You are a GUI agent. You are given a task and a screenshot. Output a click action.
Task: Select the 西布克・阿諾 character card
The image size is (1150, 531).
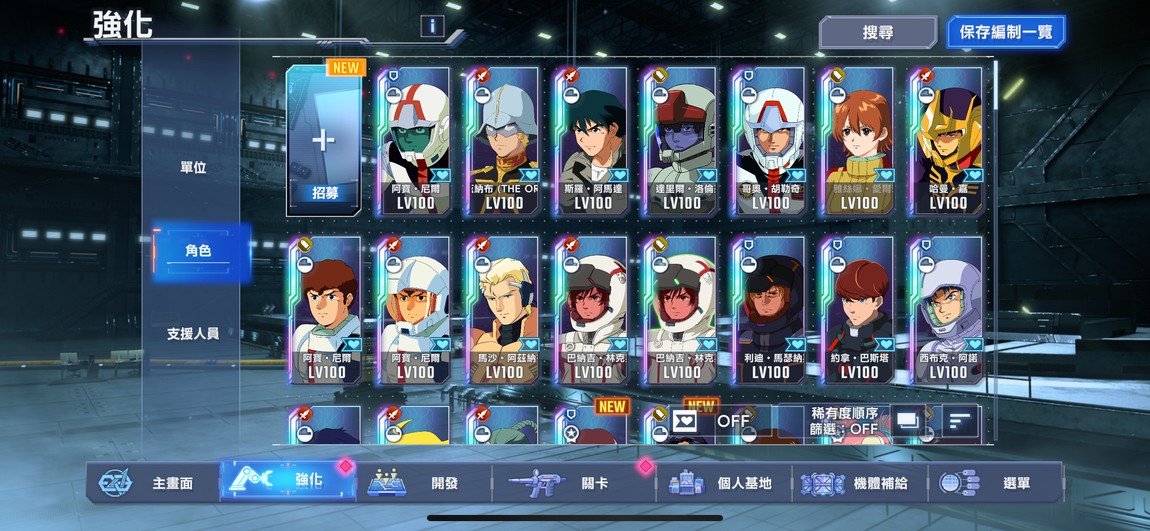point(947,309)
